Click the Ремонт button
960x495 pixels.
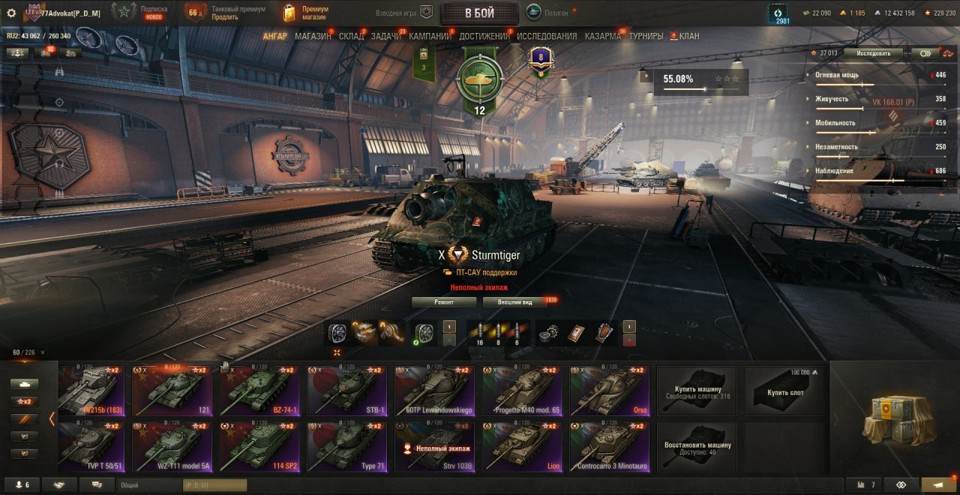click(x=443, y=300)
